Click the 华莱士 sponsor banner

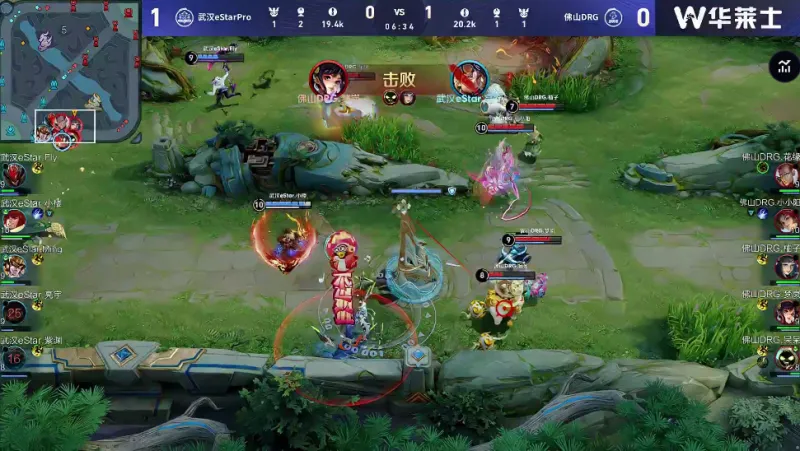tap(727, 17)
